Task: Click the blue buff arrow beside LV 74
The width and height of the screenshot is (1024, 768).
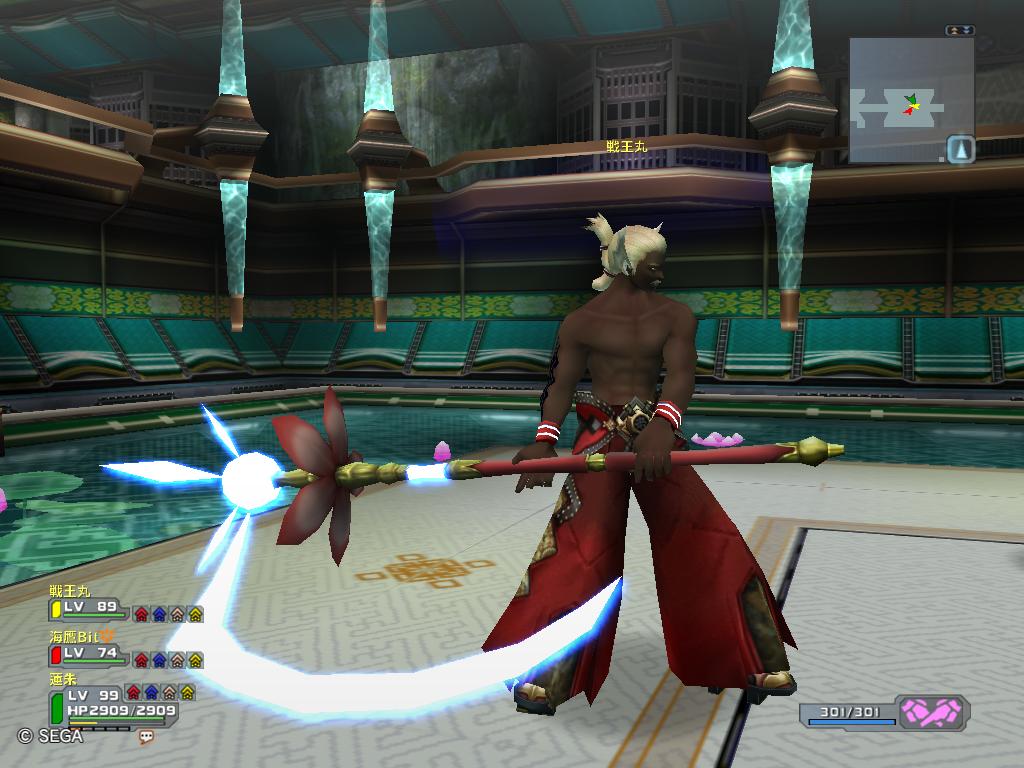Action: pos(159,660)
